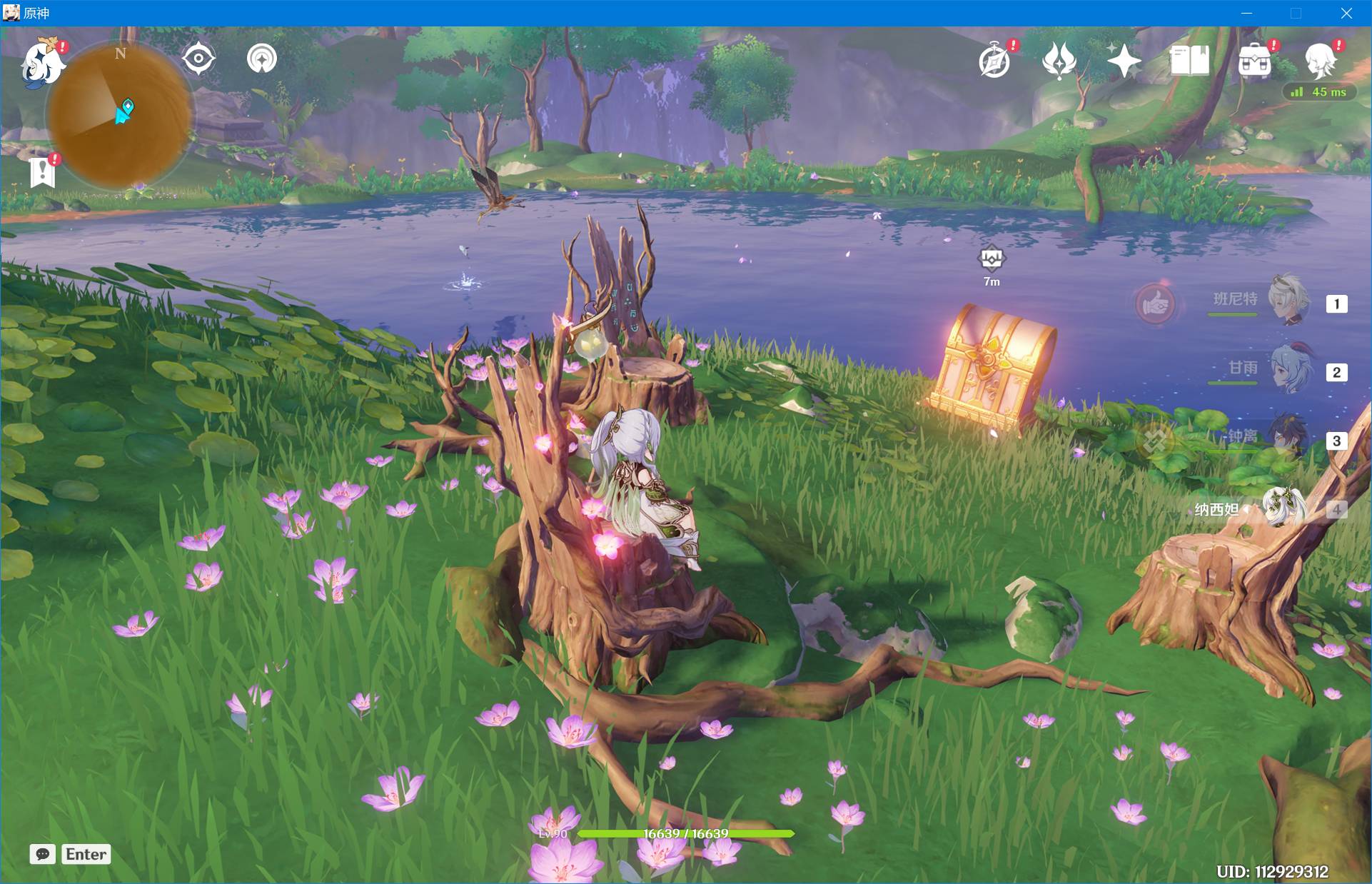Open the co-op signal icon near minimap
Image resolution: width=1372 pixels, height=884 pixels.
[262, 59]
